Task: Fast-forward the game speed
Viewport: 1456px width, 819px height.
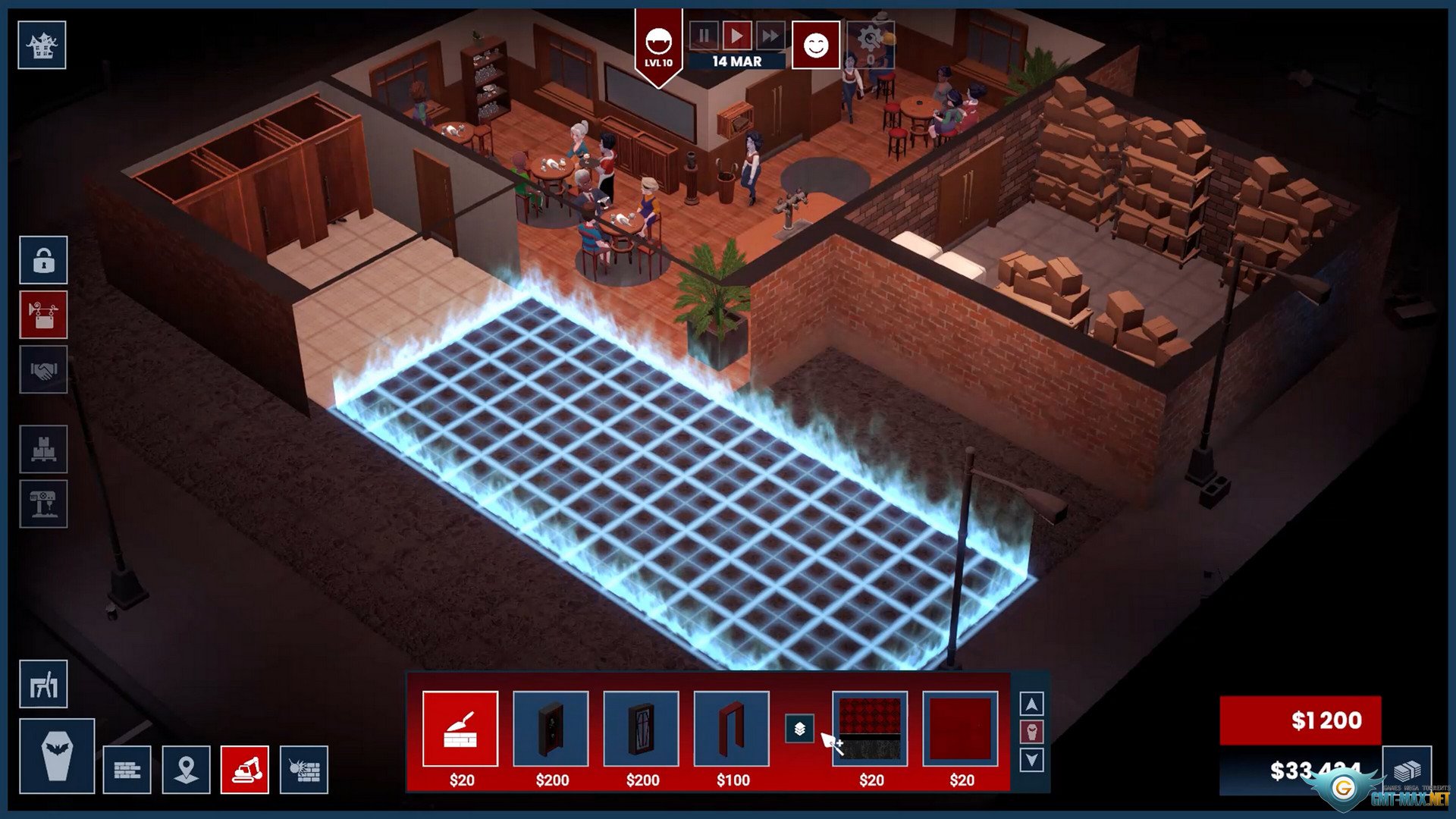Action: point(770,36)
